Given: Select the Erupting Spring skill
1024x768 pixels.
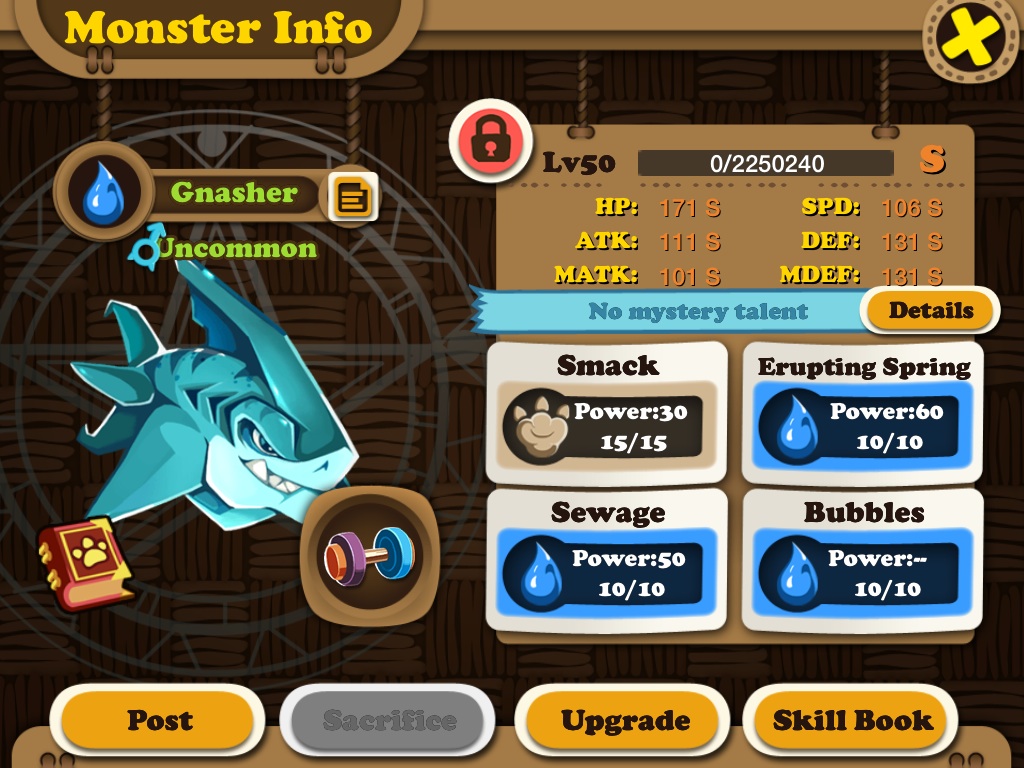Looking at the screenshot, I should pos(863,412).
